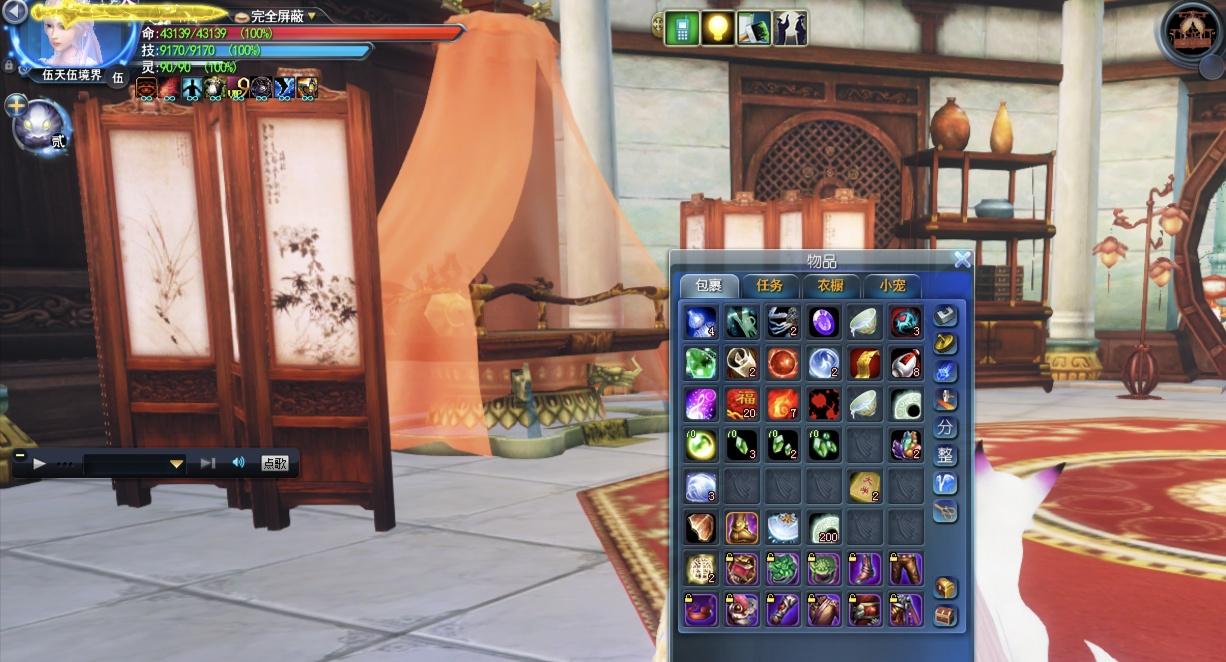
Task: Switch to the 任务 tab
Action: point(770,286)
